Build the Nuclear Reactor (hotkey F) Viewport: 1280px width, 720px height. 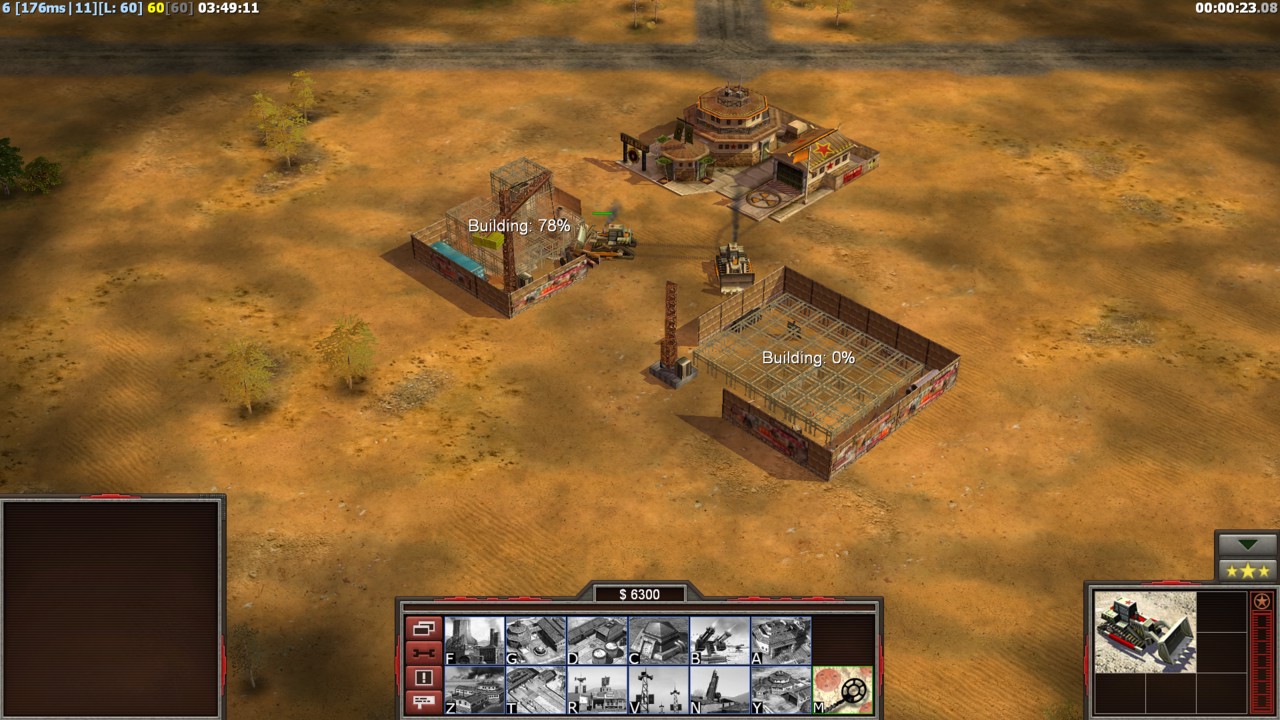pos(474,640)
